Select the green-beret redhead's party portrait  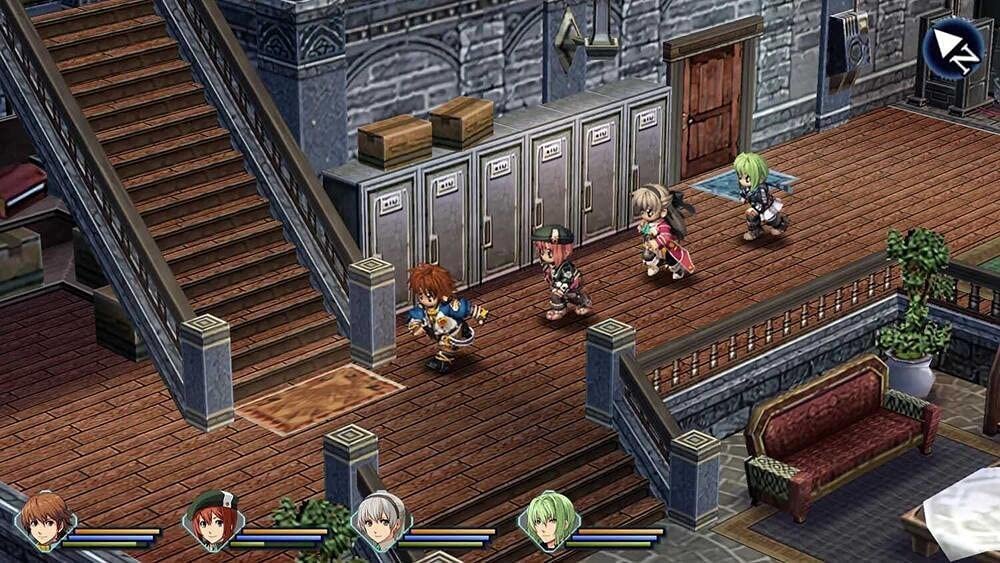211,520
